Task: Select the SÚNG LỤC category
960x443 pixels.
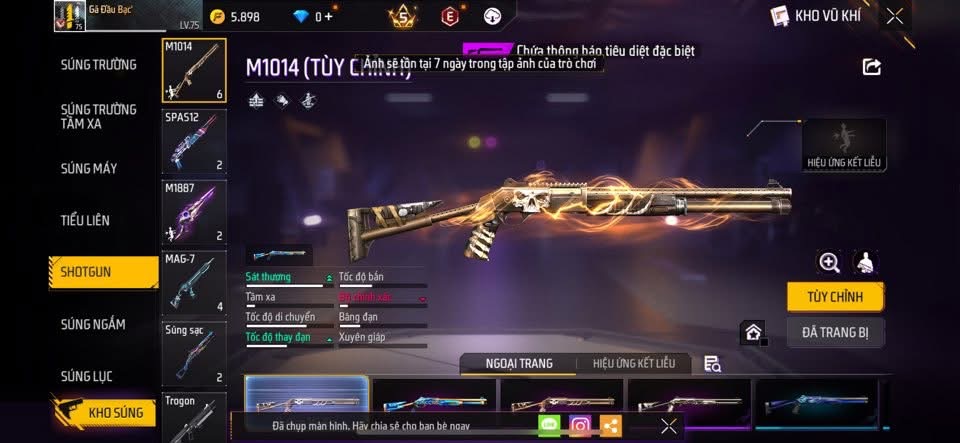Action: 86,376
